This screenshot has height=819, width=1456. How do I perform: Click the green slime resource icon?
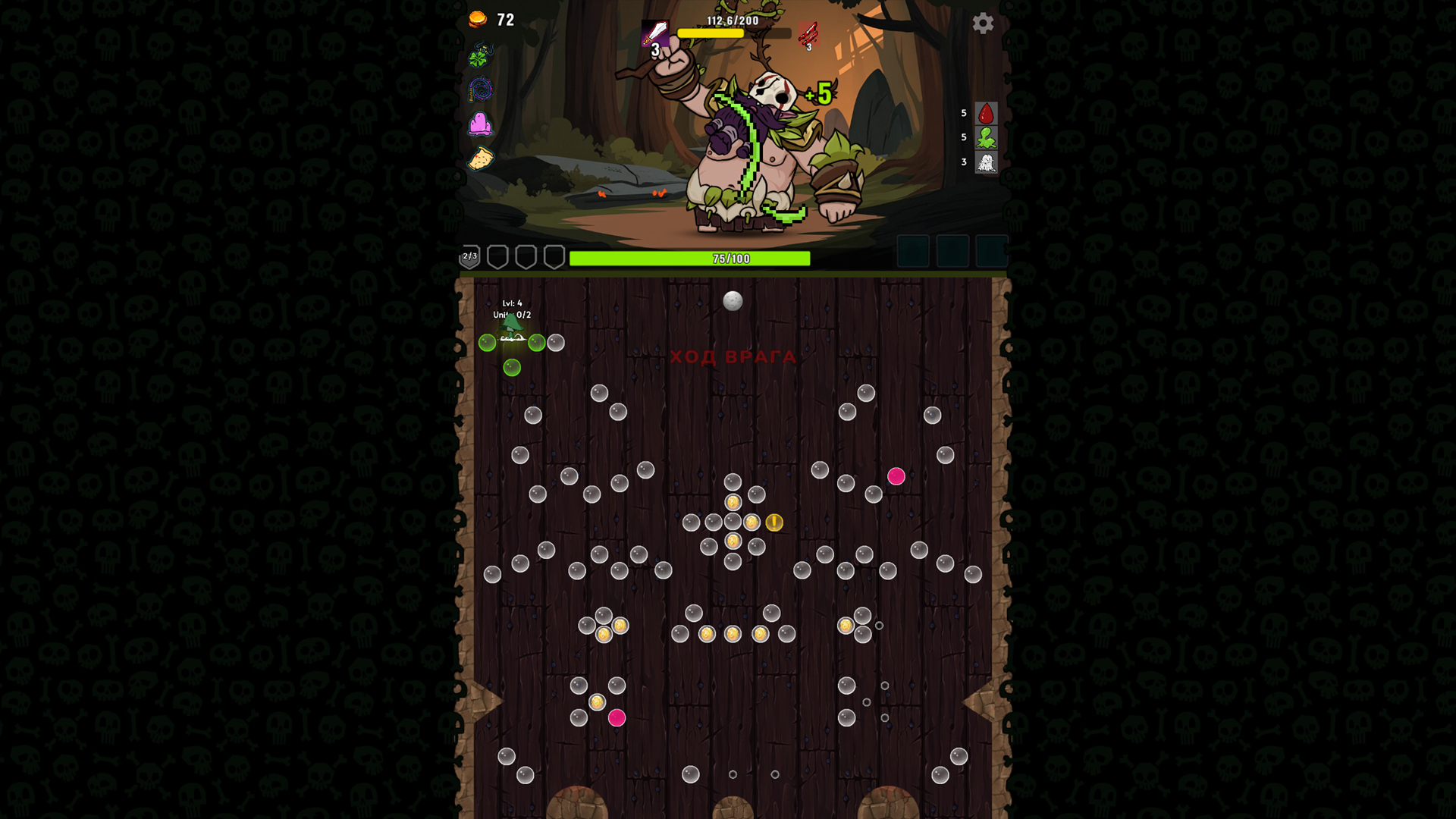coord(987,139)
